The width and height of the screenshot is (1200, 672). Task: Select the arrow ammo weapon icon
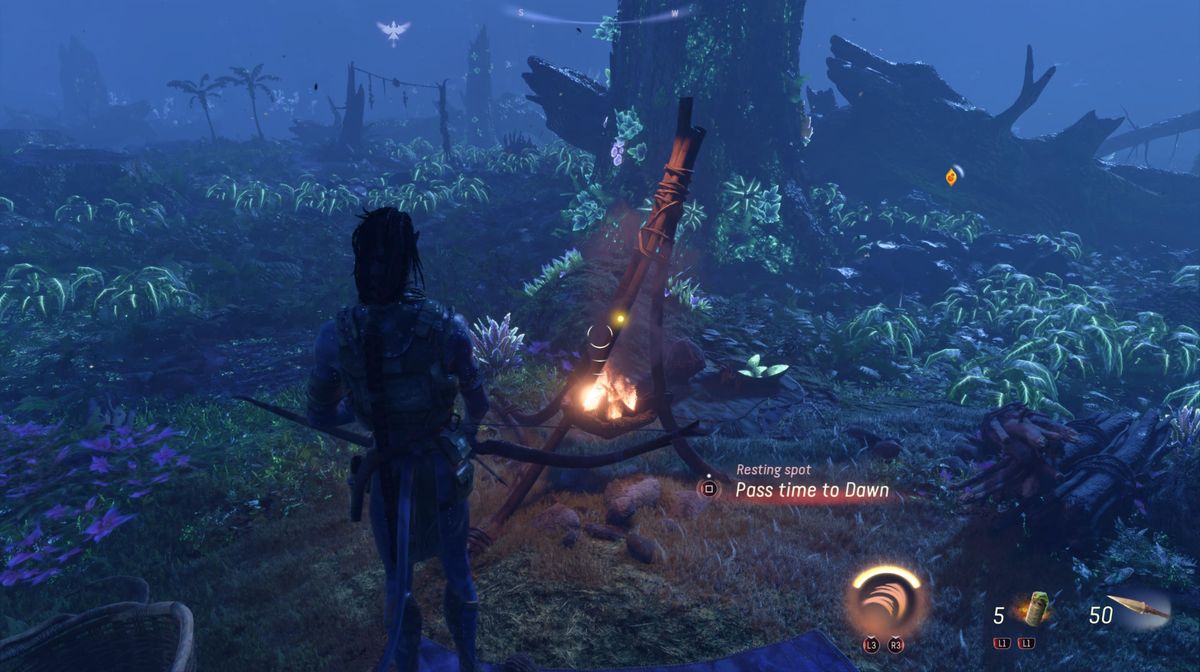pos(1138,606)
